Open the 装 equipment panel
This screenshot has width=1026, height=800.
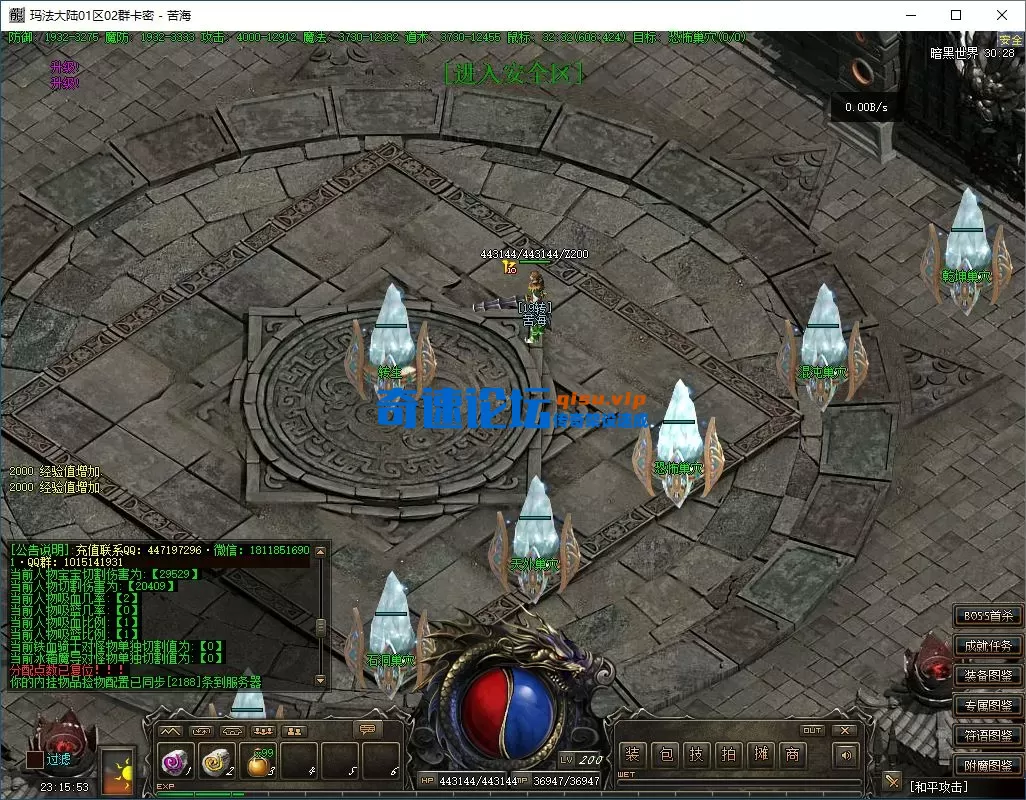(632, 755)
